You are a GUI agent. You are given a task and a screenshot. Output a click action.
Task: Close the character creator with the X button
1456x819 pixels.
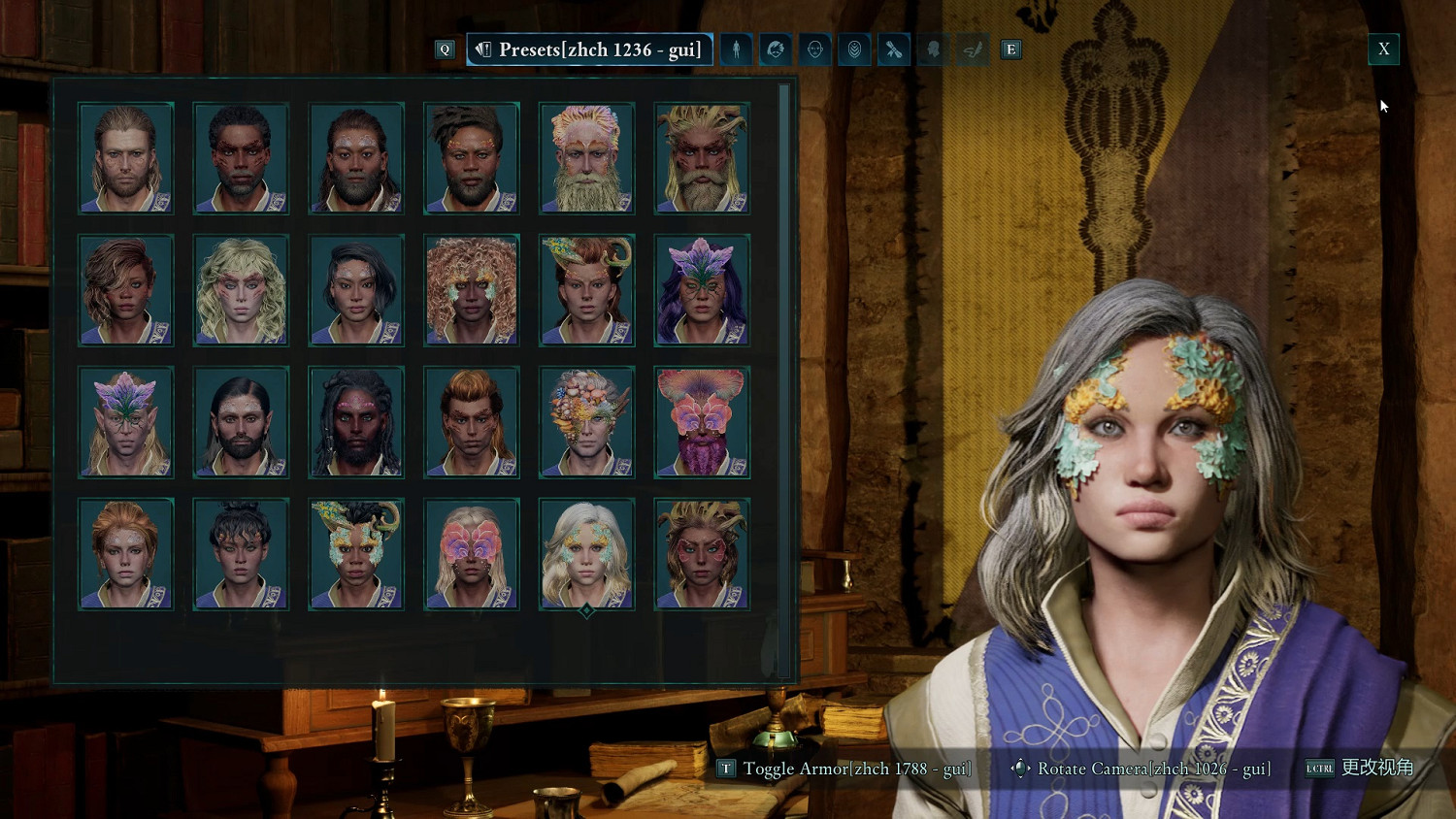tap(1383, 49)
